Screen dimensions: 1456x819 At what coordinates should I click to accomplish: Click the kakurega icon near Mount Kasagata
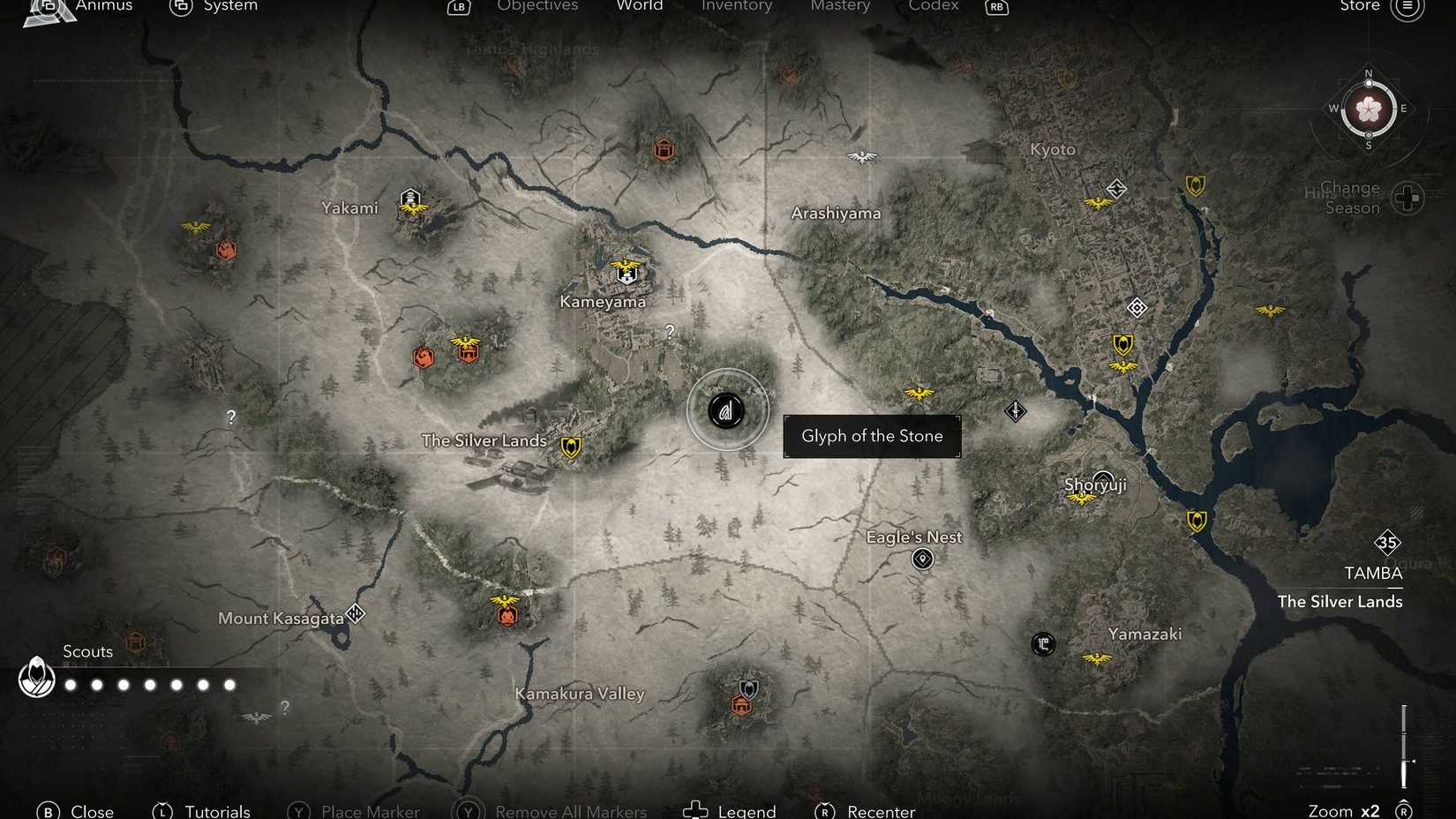(x=356, y=612)
